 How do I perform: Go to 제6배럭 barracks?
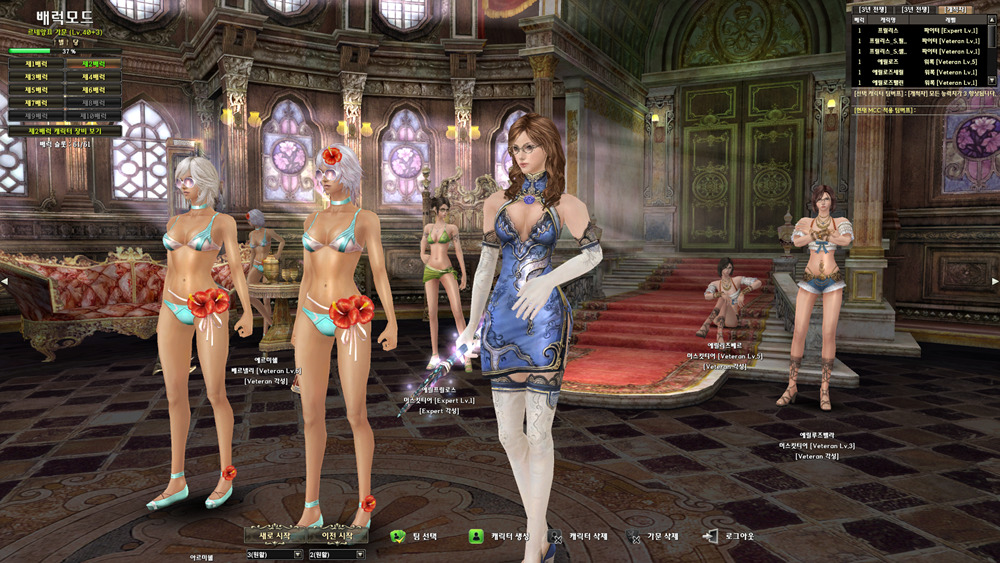tap(93, 90)
